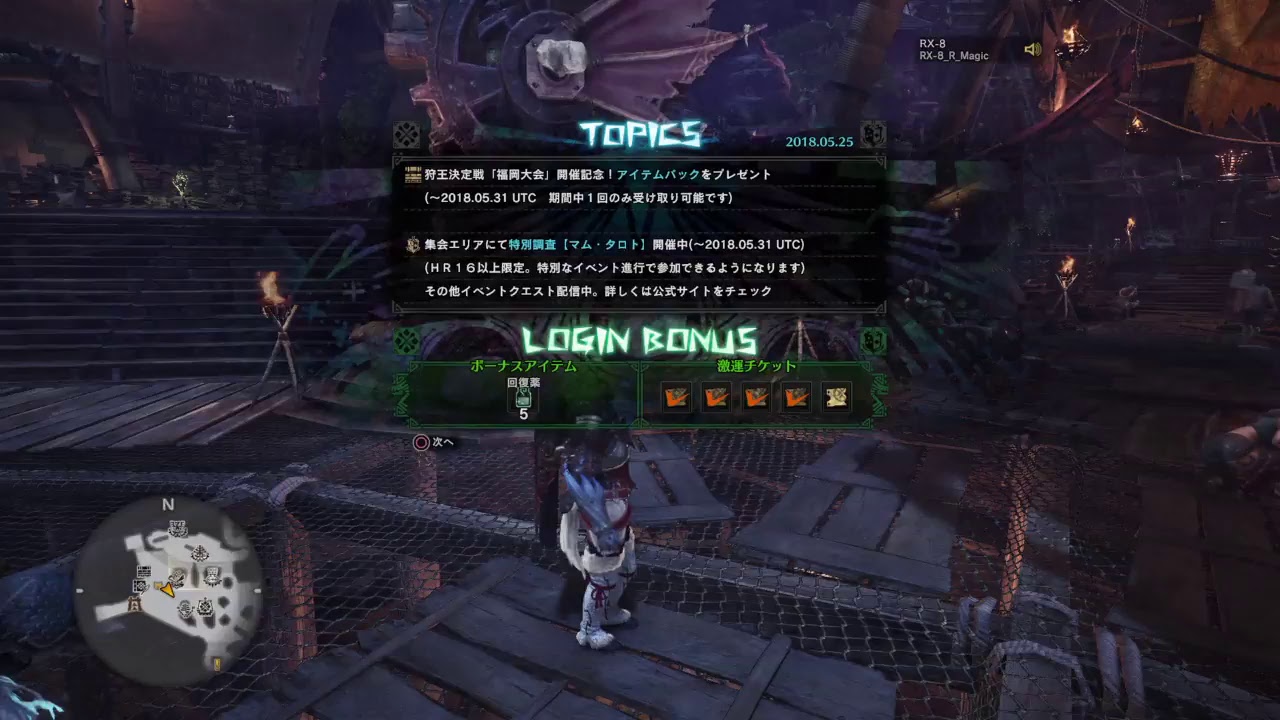Select the LOGIN BONUS section header
The height and width of the screenshot is (720, 1280).
coord(640,337)
